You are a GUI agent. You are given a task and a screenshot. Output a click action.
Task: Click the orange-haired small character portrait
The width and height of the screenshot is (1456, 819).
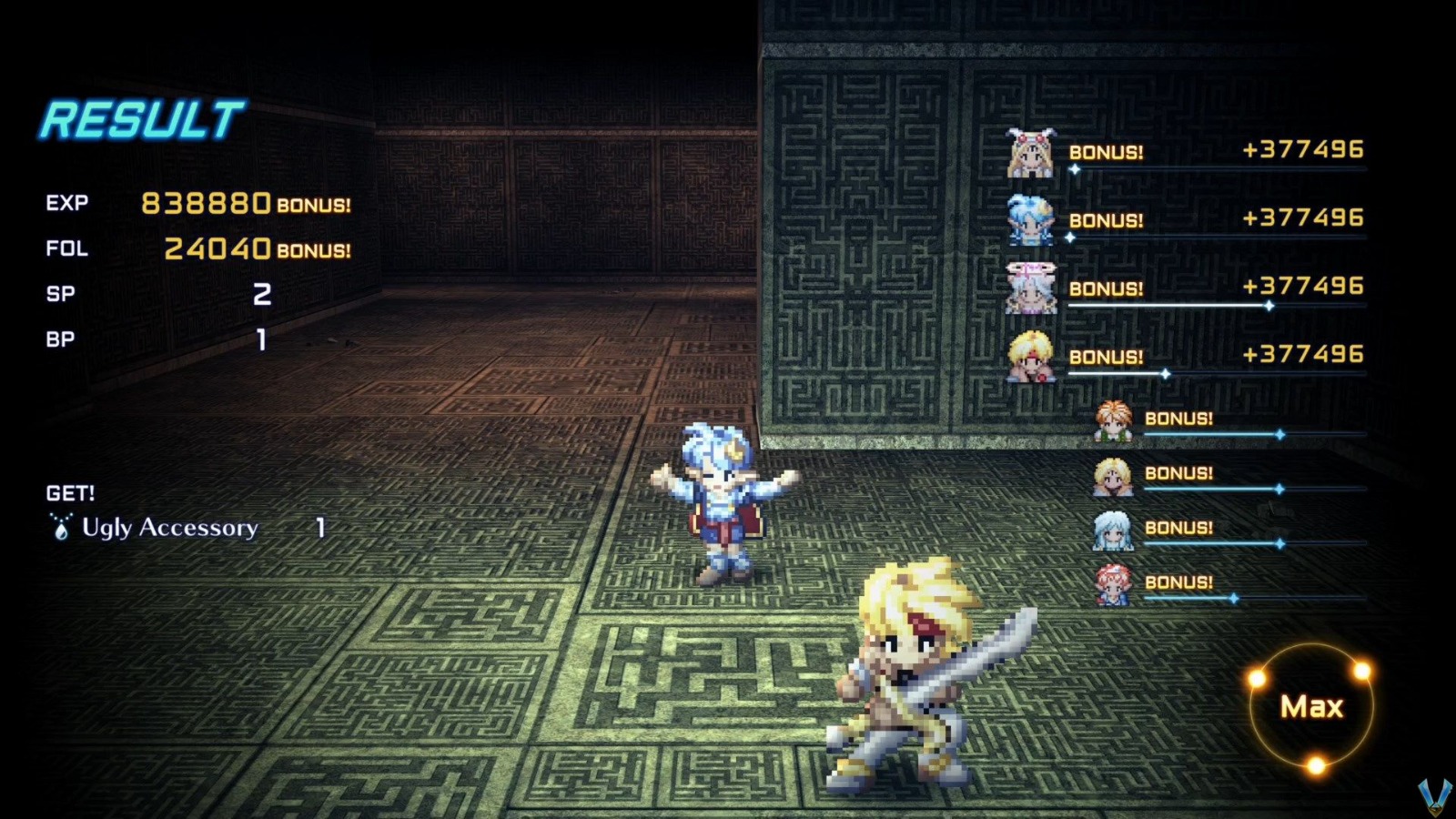pyautogui.click(x=1112, y=420)
